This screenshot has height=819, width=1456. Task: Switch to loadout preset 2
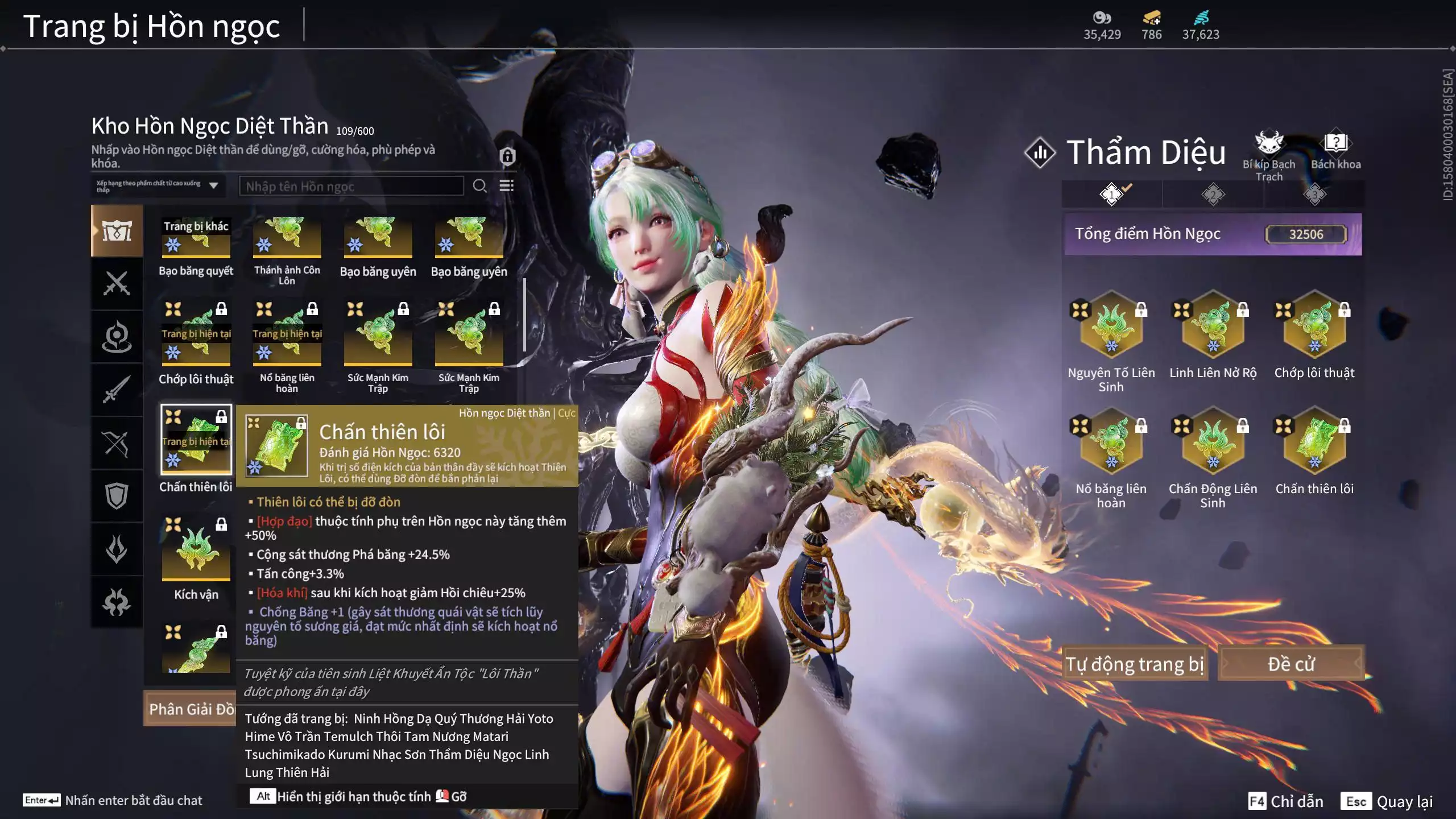pyautogui.click(x=1213, y=195)
